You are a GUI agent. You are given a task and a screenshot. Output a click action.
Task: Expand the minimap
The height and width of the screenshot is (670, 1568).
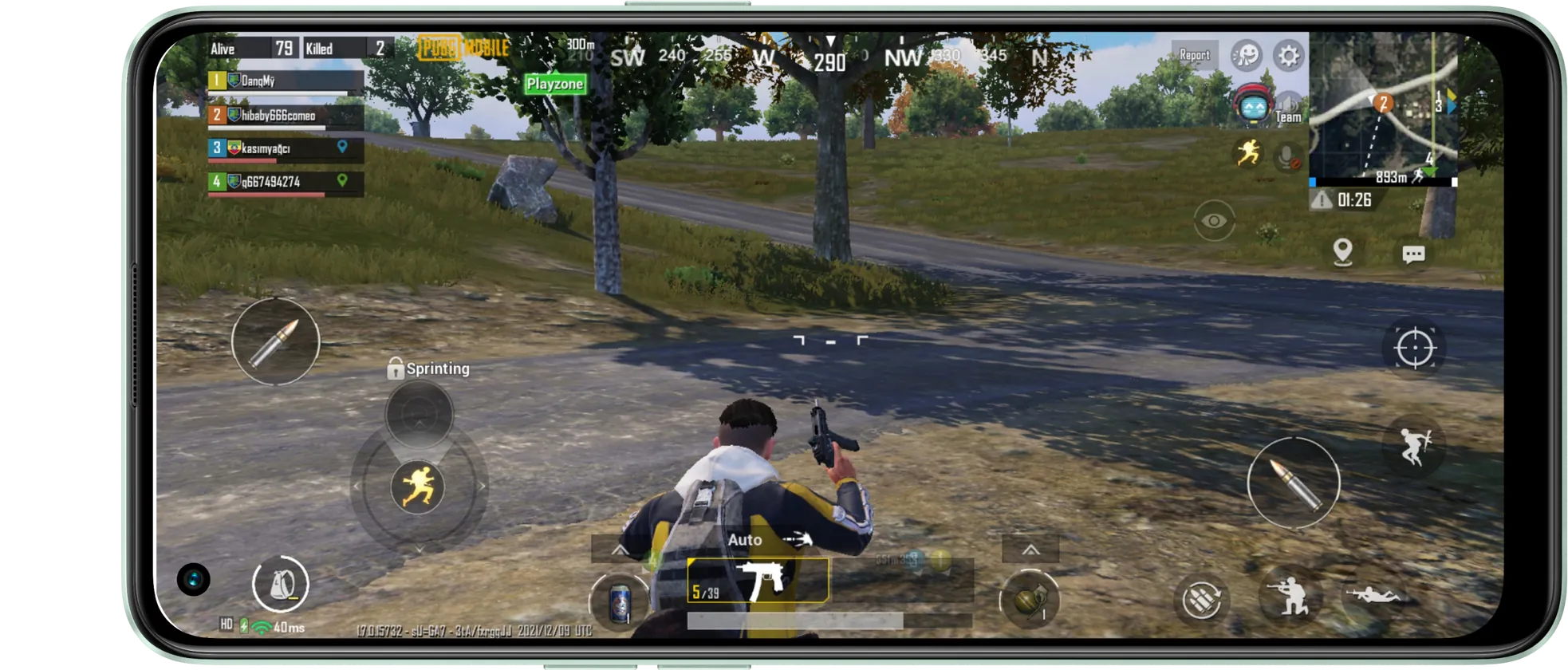pyautogui.click(x=1384, y=108)
